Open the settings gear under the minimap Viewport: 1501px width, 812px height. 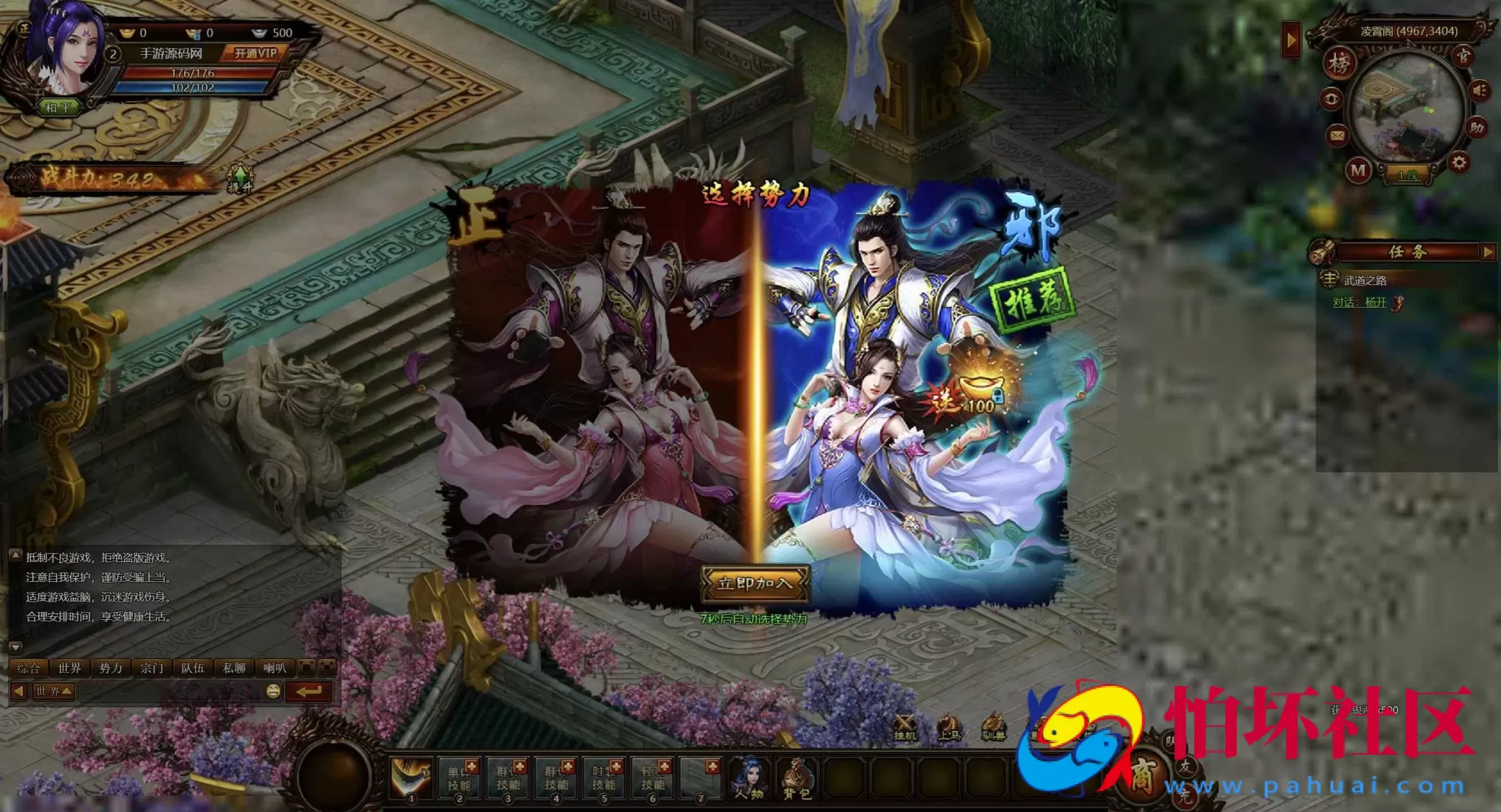coord(1458,163)
